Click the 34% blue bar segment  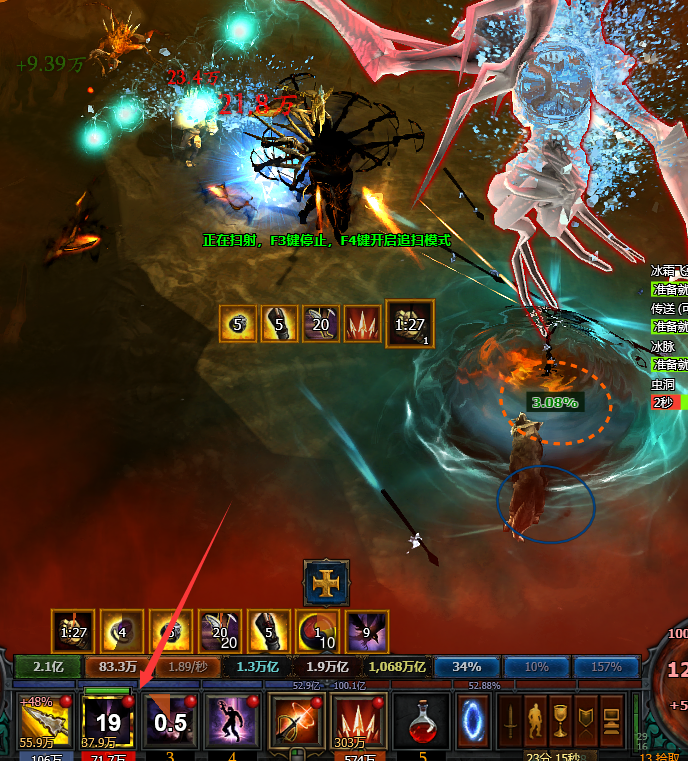pyautogui.click(x=465, y=667)
